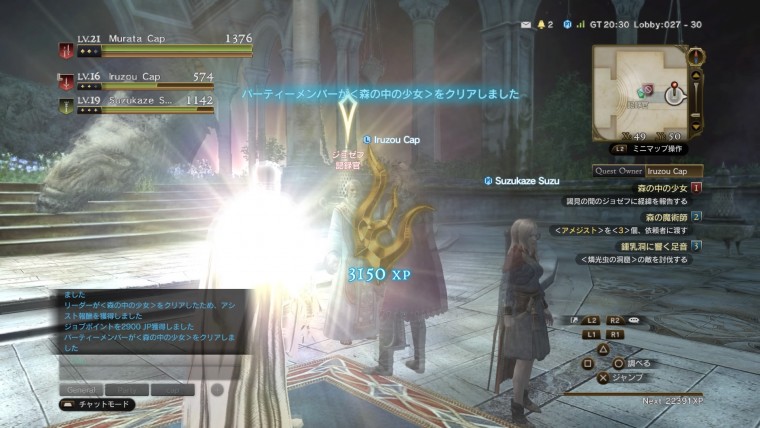760x428 pixels.
Task: Click the round plus button beside chat tabs
Action: coord(219,389)
